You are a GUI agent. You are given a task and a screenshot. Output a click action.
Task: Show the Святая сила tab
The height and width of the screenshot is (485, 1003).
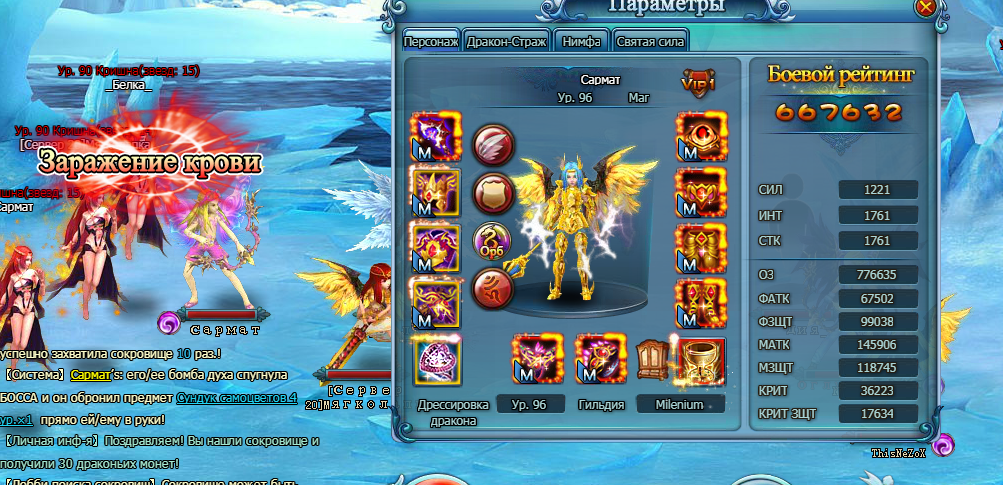[x=651, y=41]
